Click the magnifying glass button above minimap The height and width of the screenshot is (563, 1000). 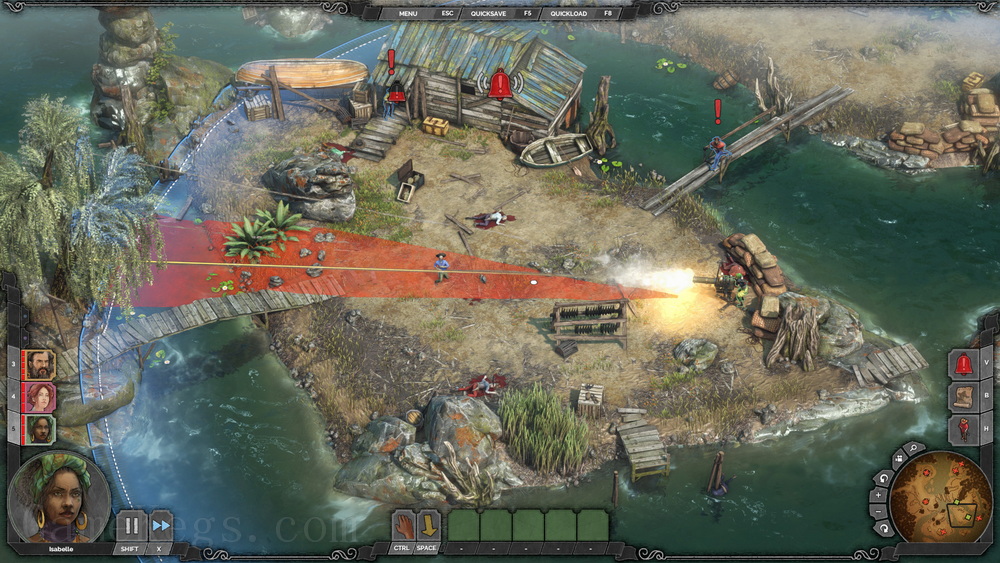pos(912,449)
